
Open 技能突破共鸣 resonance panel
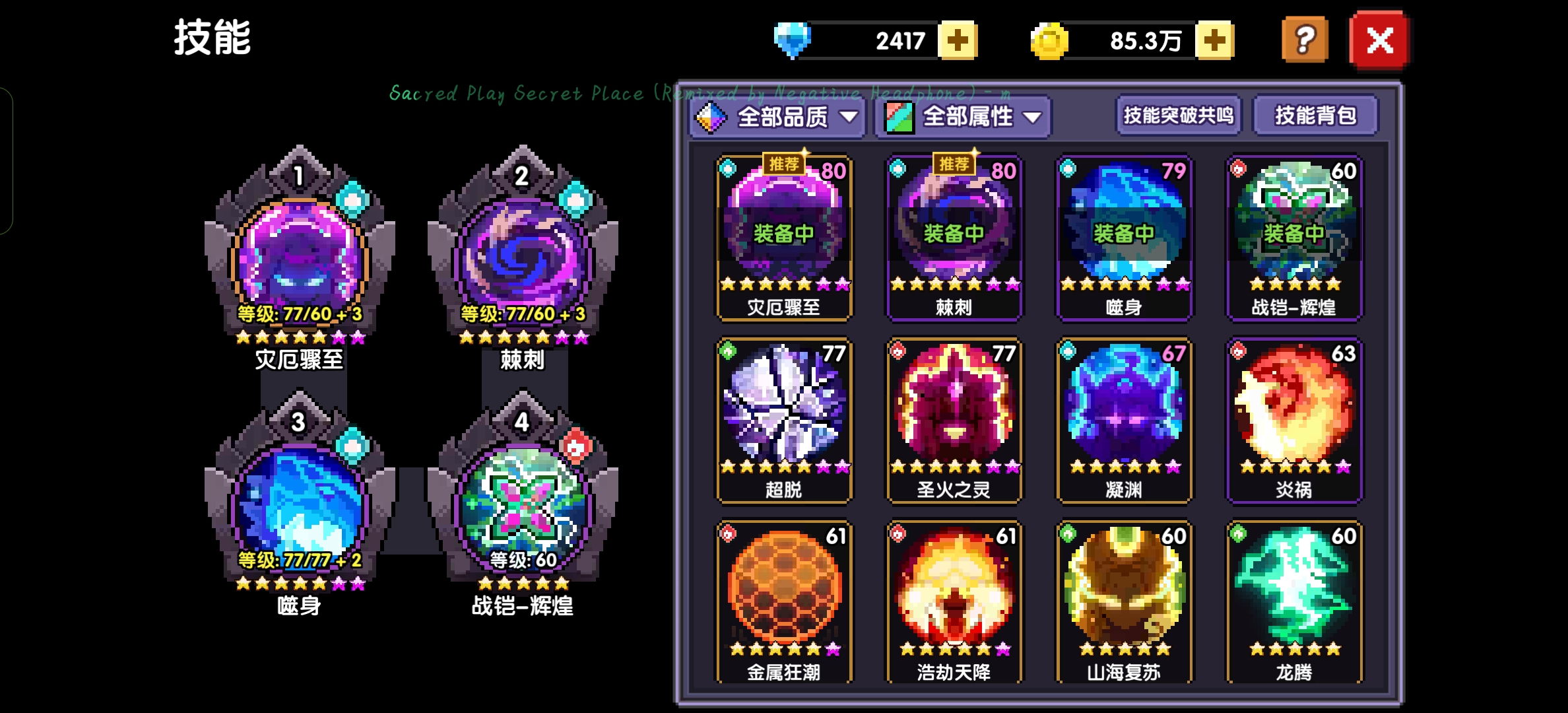click(x=1178, y=116)
